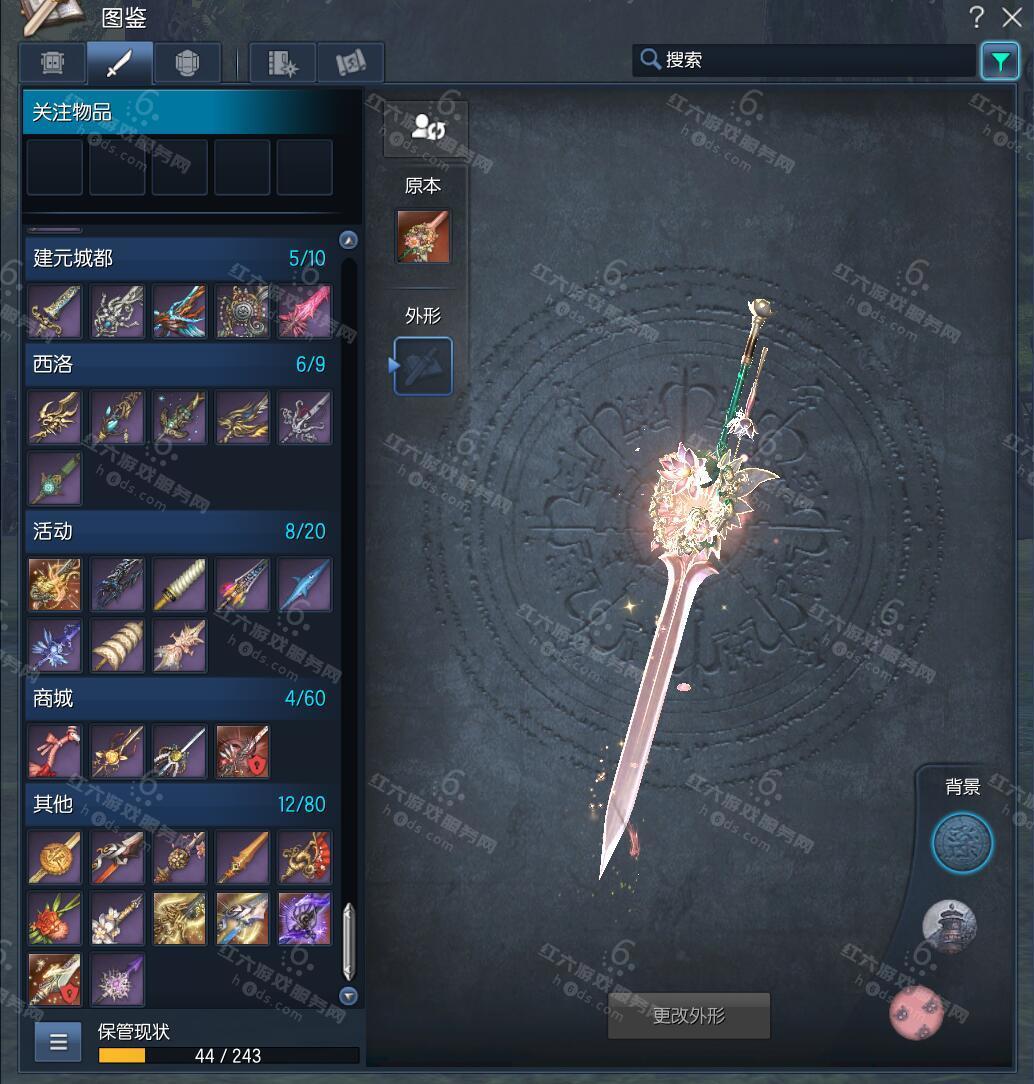The height and width of the screenshot is (1084, 1034).
Task: Click the 更改外形 button
Action: [689, 1016]
